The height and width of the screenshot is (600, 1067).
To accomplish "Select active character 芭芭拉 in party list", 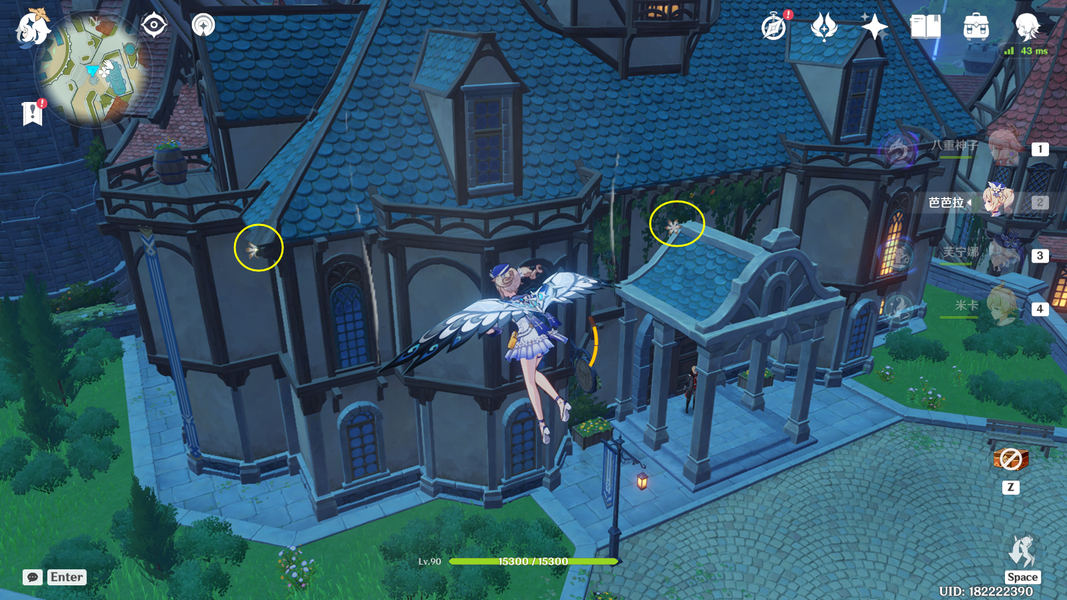I will pyautogui.click(x=1001, y=202).
